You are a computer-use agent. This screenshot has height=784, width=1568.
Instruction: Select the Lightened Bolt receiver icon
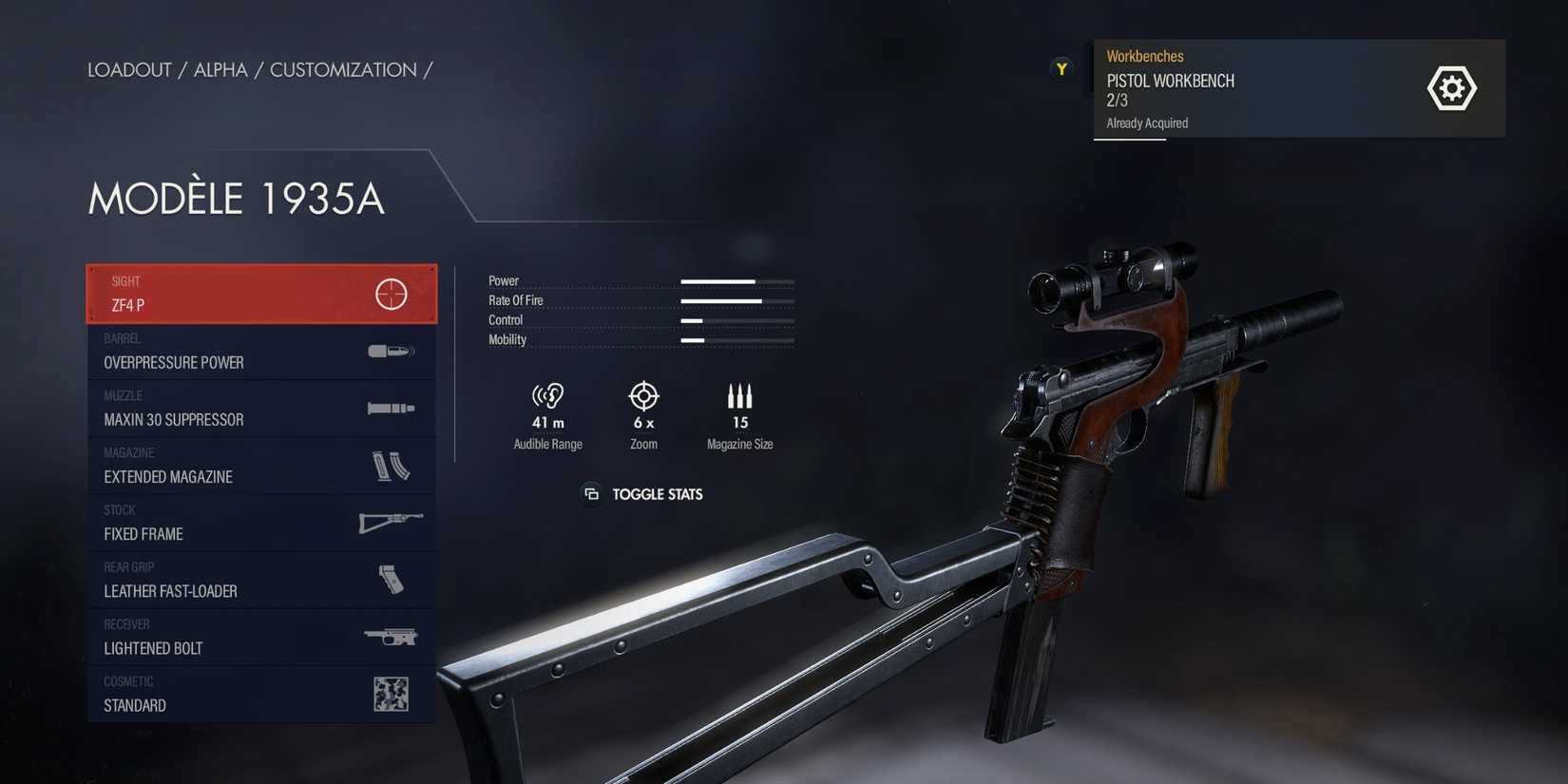391,637
